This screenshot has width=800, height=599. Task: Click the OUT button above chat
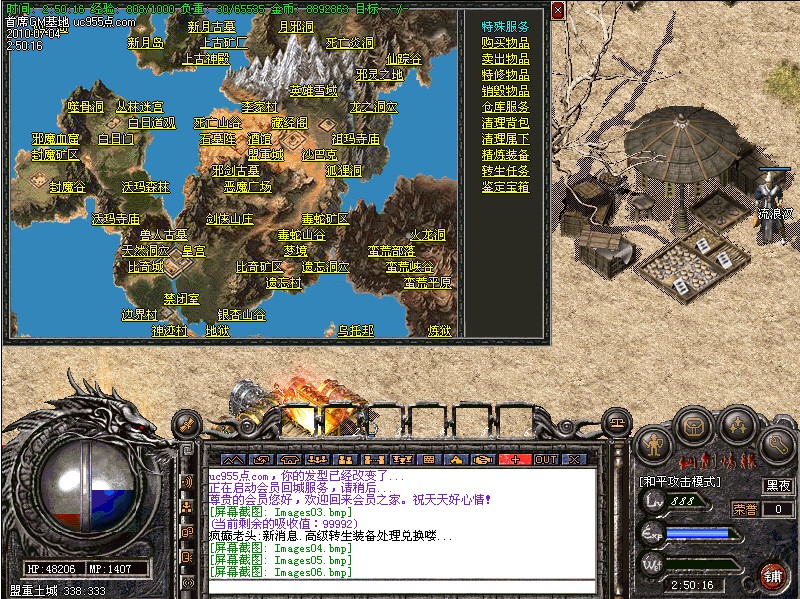coord(546,459)
